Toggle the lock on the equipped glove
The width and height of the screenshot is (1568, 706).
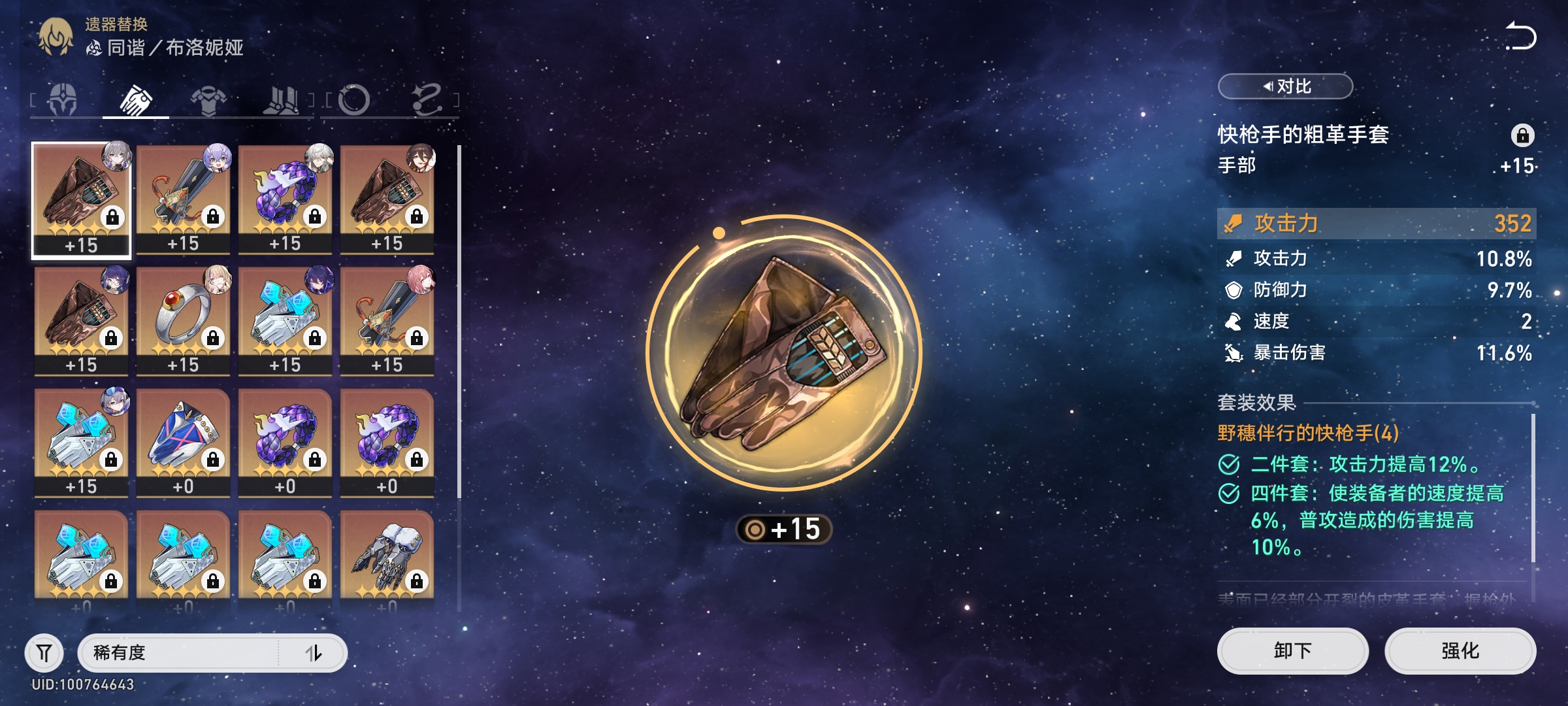[1522, 135]
